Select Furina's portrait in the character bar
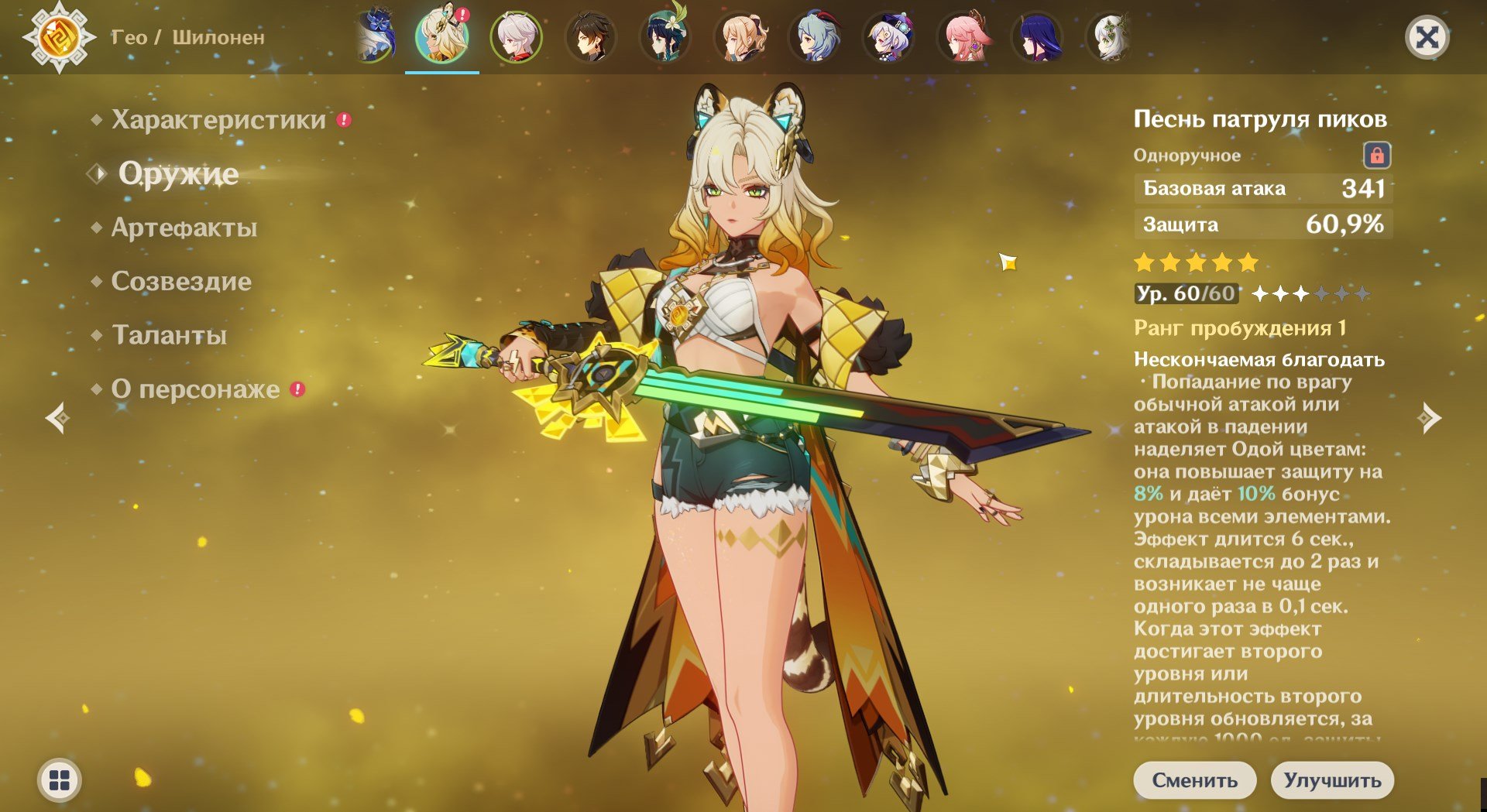 click(x=375, y=36)
